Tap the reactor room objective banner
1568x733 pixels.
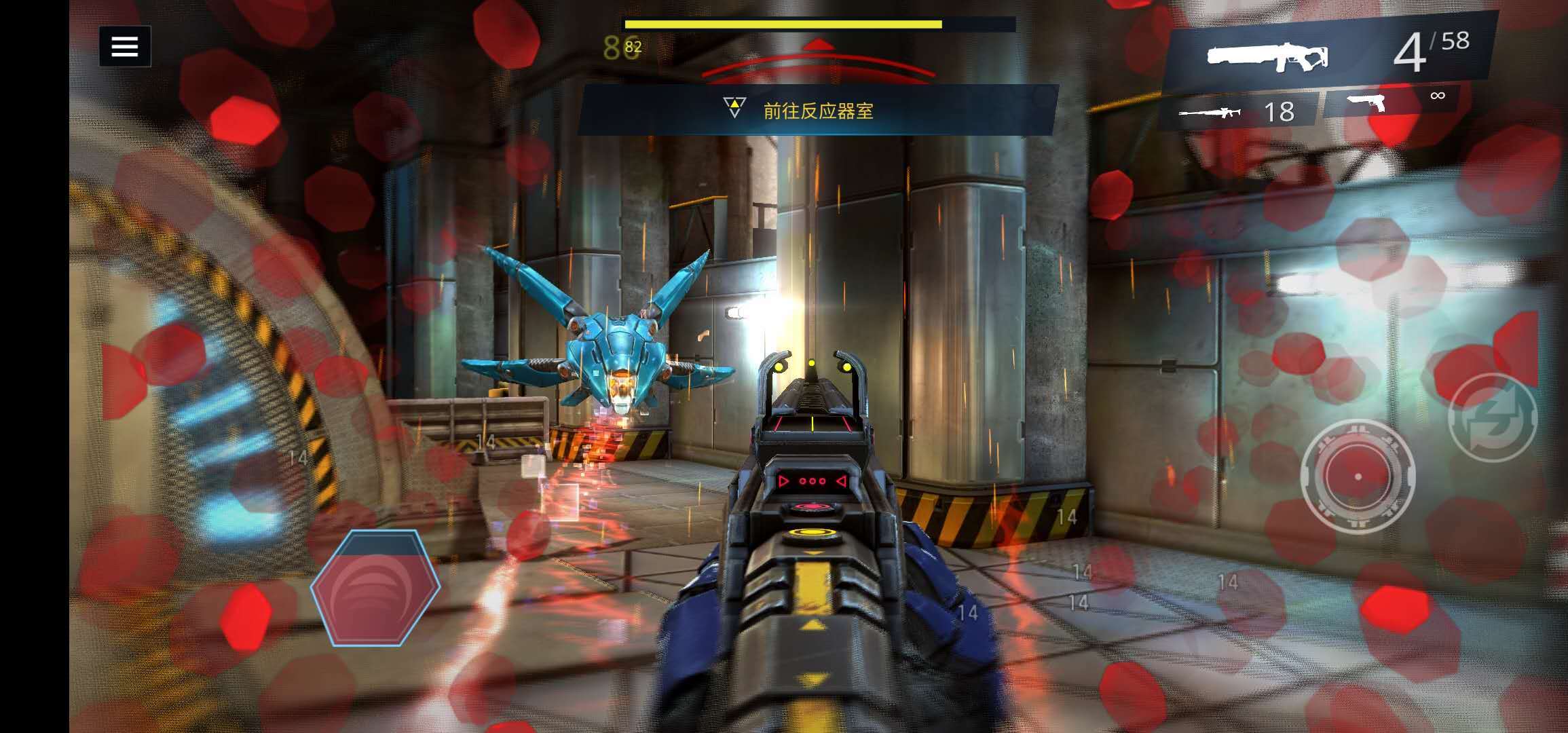[817, 110]
